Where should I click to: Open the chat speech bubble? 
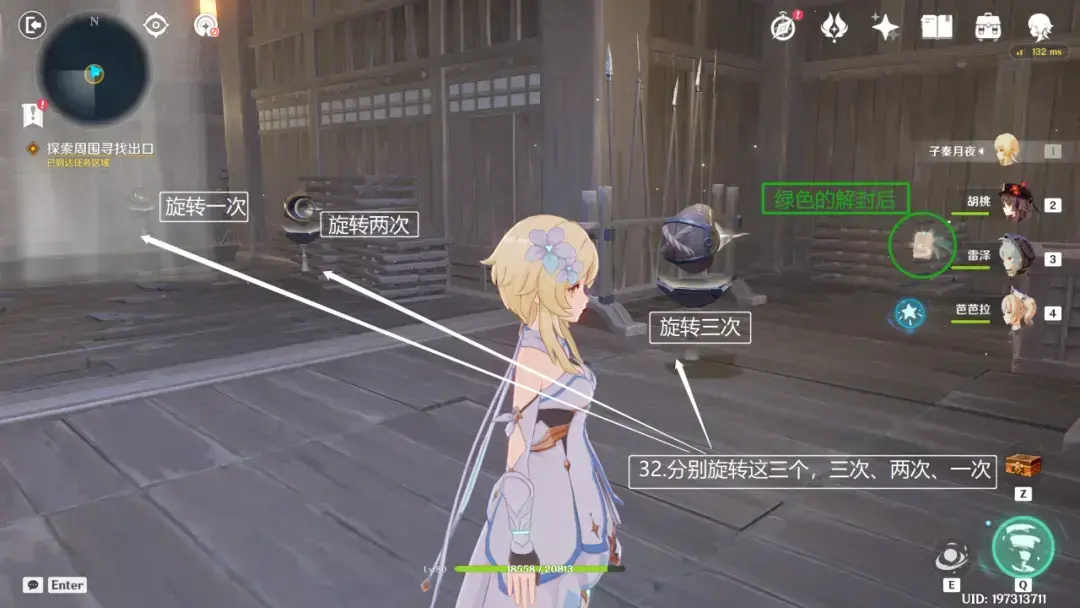[33, 585]
